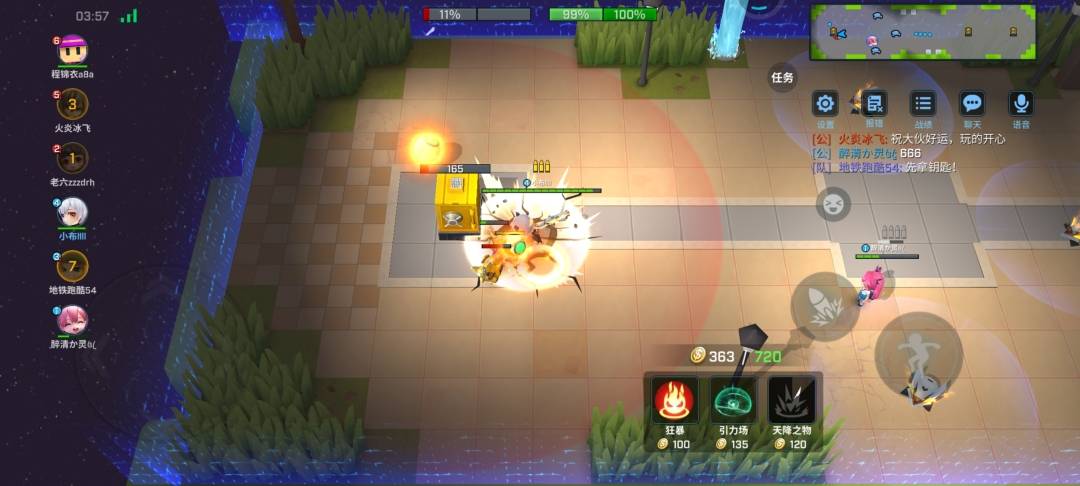This screenshot has height=486, width=1080.
Task: Buy the 引力场 gravity field skill
Action: coord(734,401)
